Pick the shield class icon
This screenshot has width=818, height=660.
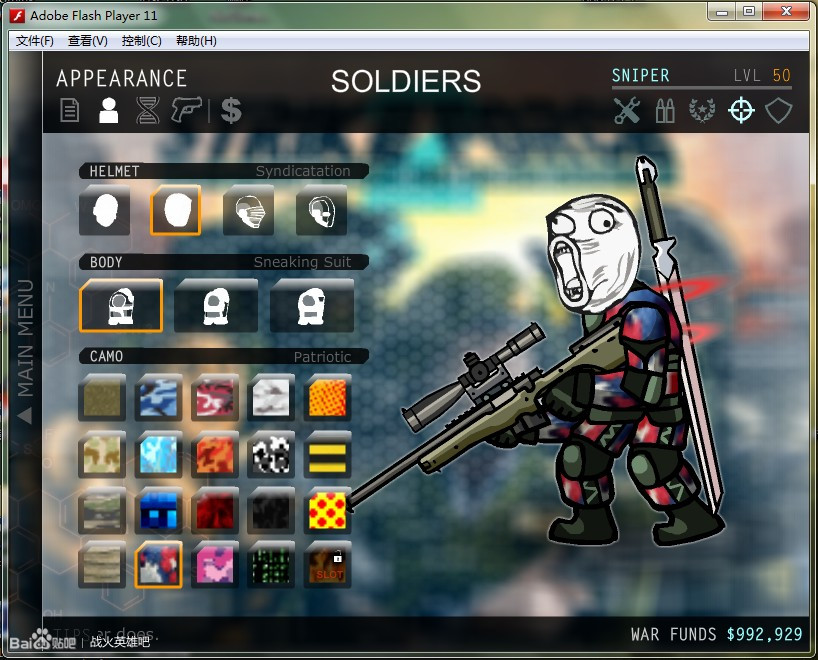pos(779,110)
